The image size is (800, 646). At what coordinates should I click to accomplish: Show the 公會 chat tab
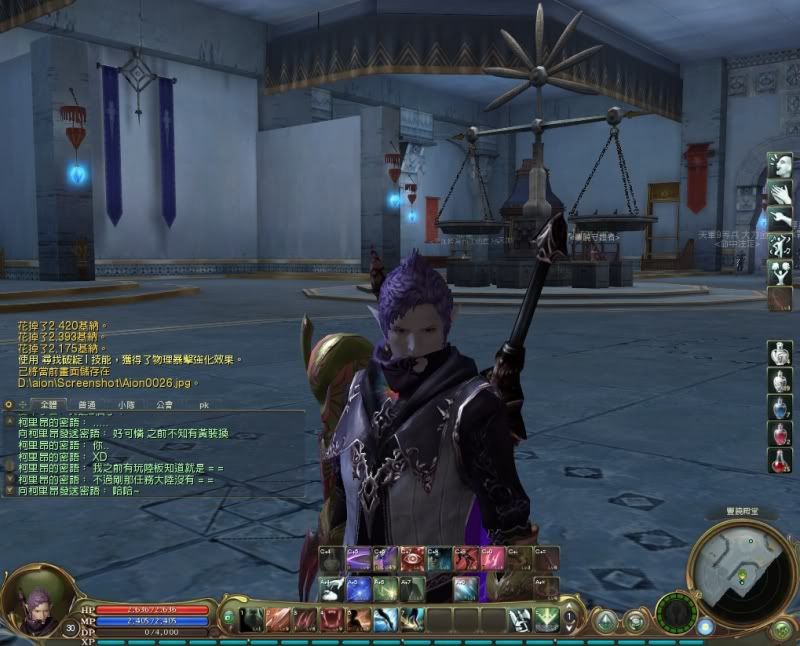(165, 405)
